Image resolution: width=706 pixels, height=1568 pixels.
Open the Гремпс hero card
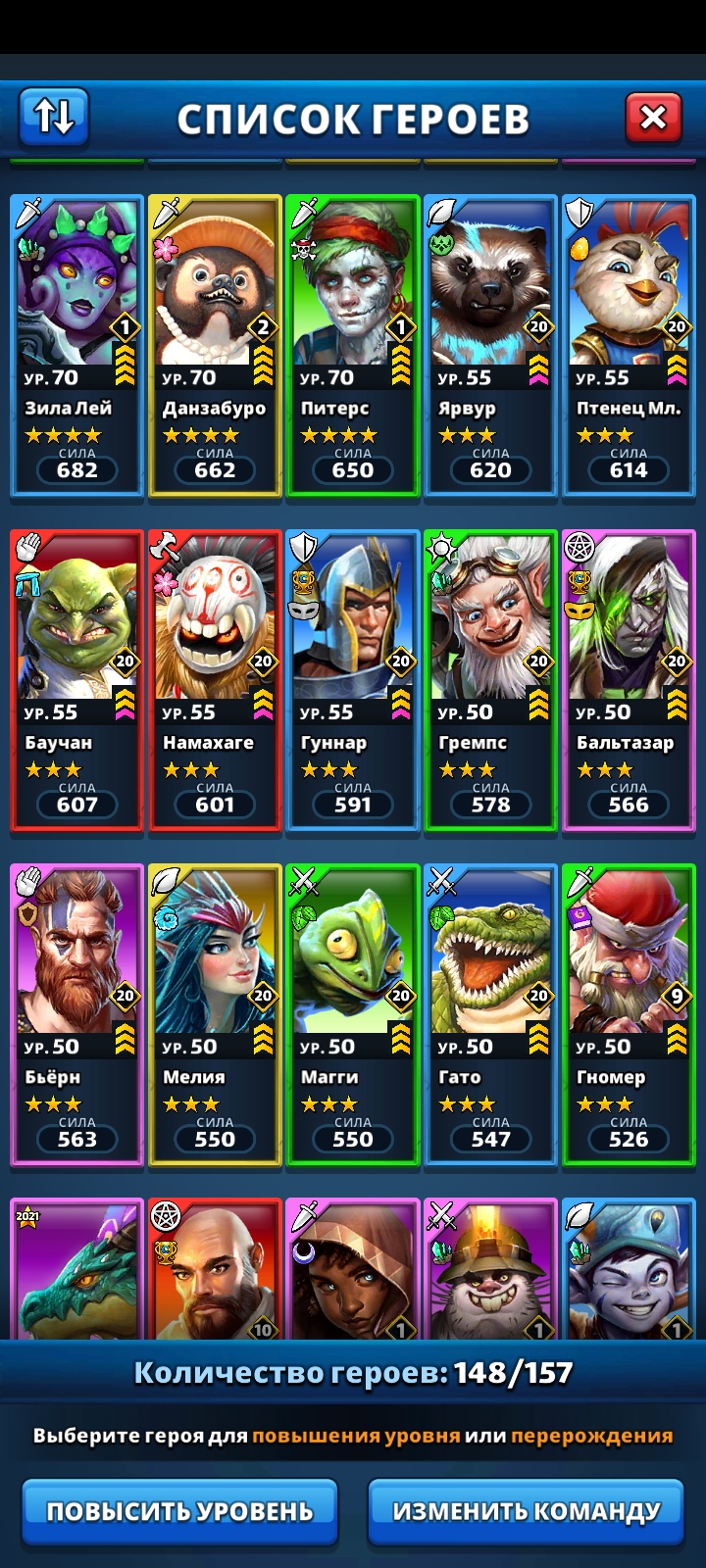tap(490, 680)
